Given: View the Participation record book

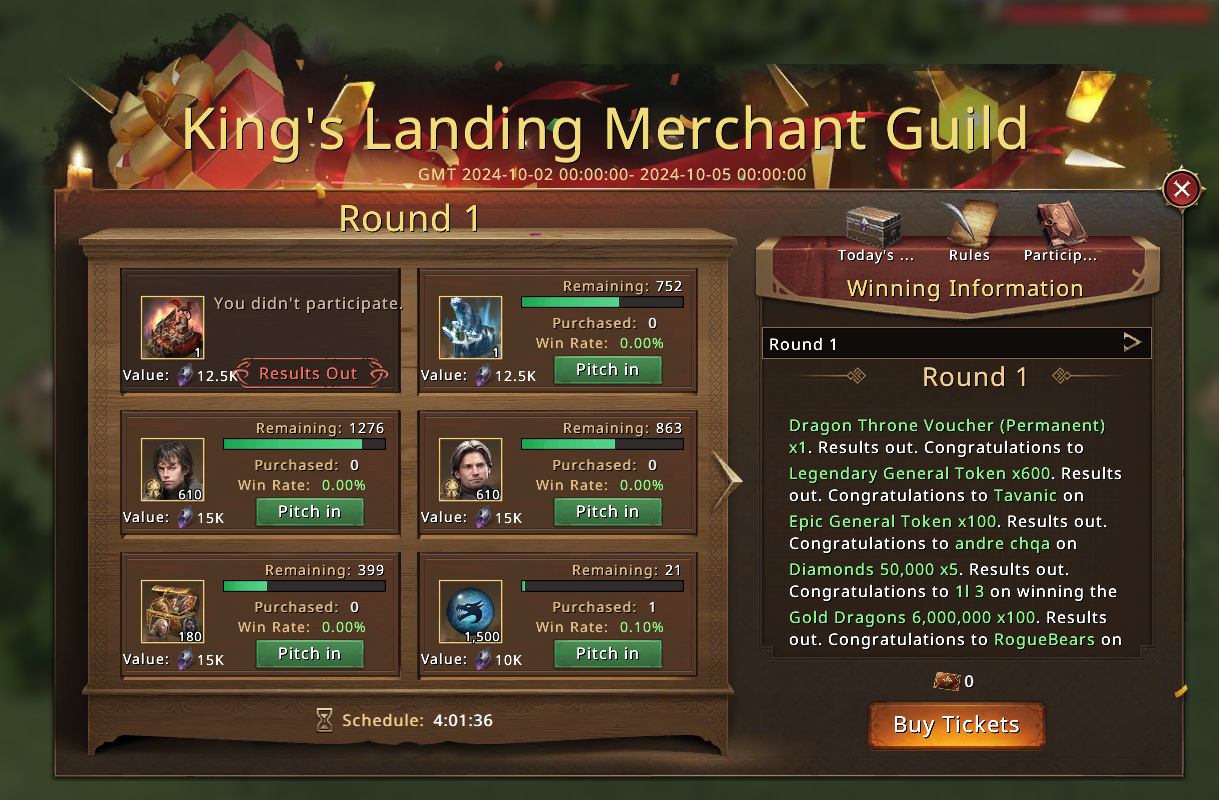Looking at the screenshot, I should click(x=1060, y=232).
